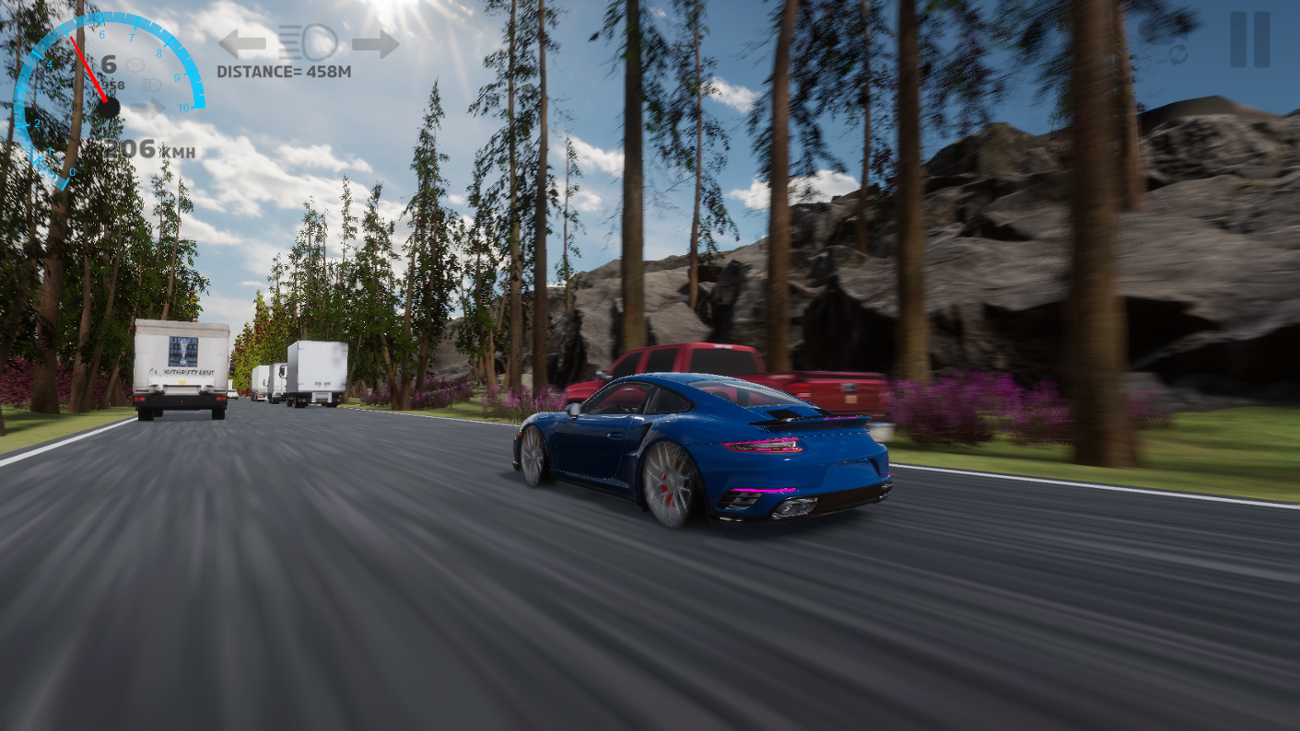Switch off the turn indicators with the left arrow
This screenshot has height=731, width=1300.
(245, 41)
